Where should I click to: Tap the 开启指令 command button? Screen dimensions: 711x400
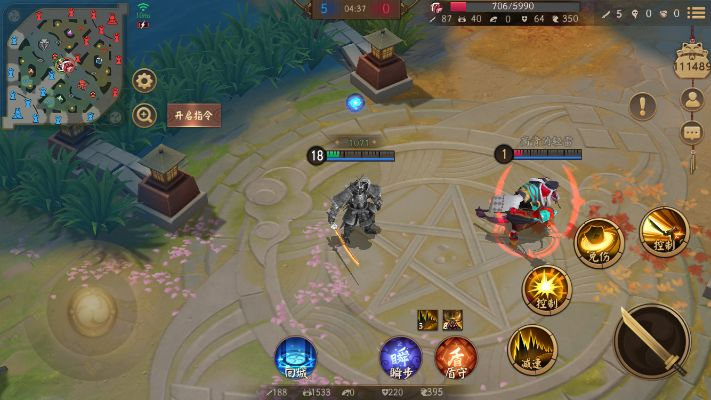click(193, 115)
